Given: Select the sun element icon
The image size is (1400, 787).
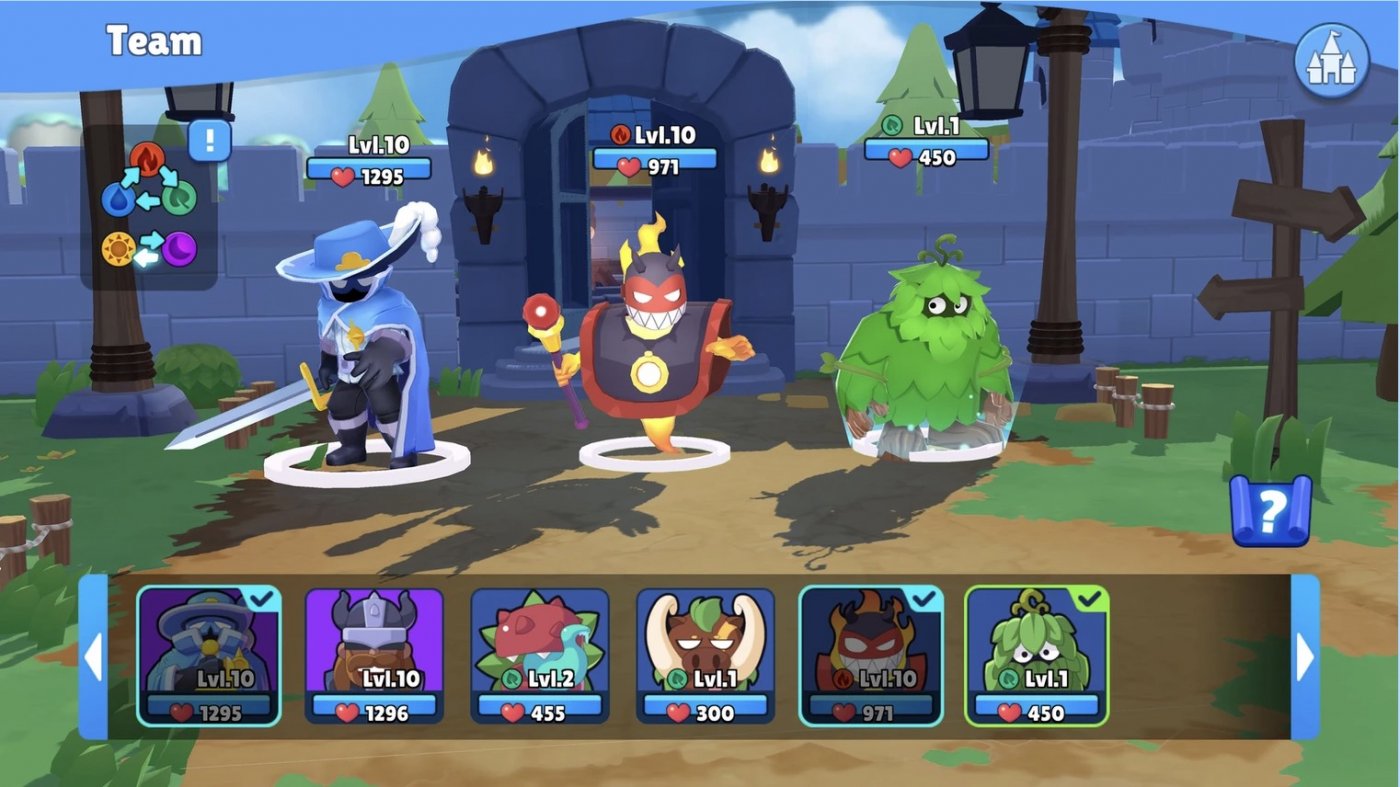Looking at the screenshot, I should (x=118, y=250).
